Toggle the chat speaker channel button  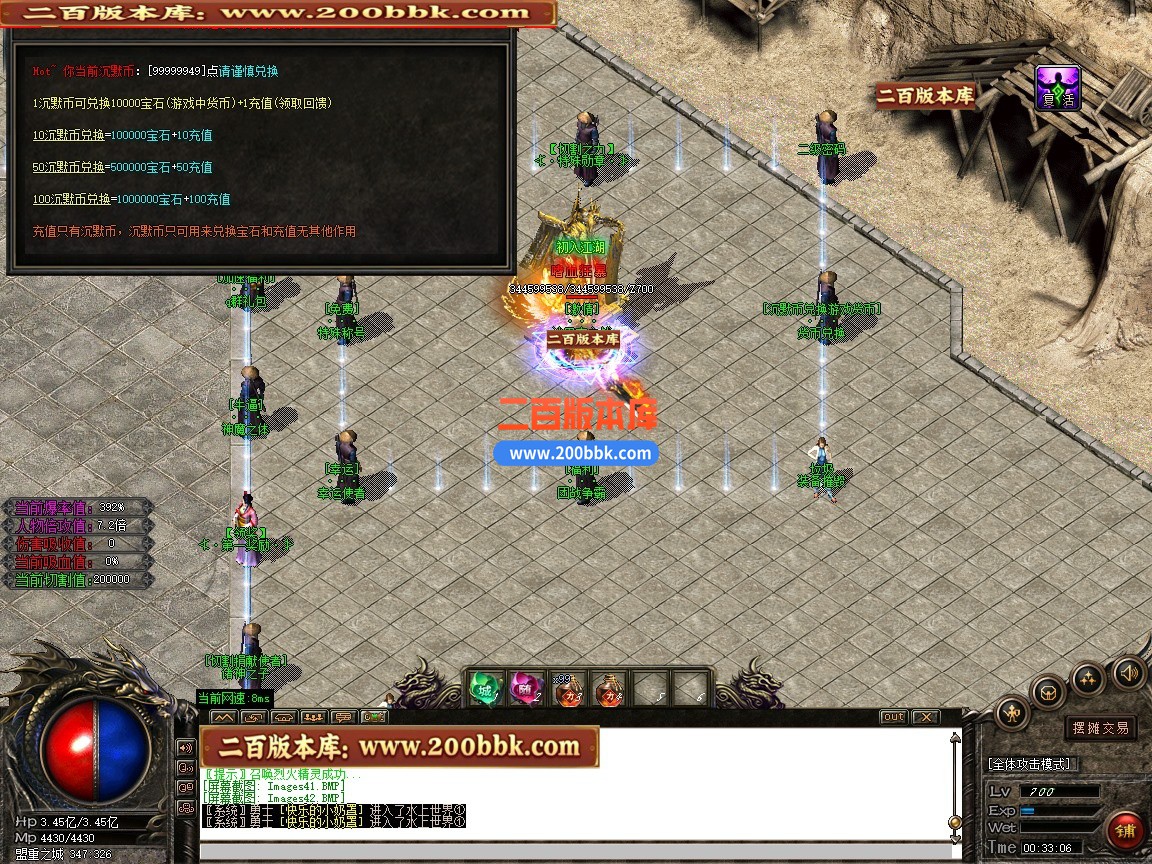coord(185,747)
